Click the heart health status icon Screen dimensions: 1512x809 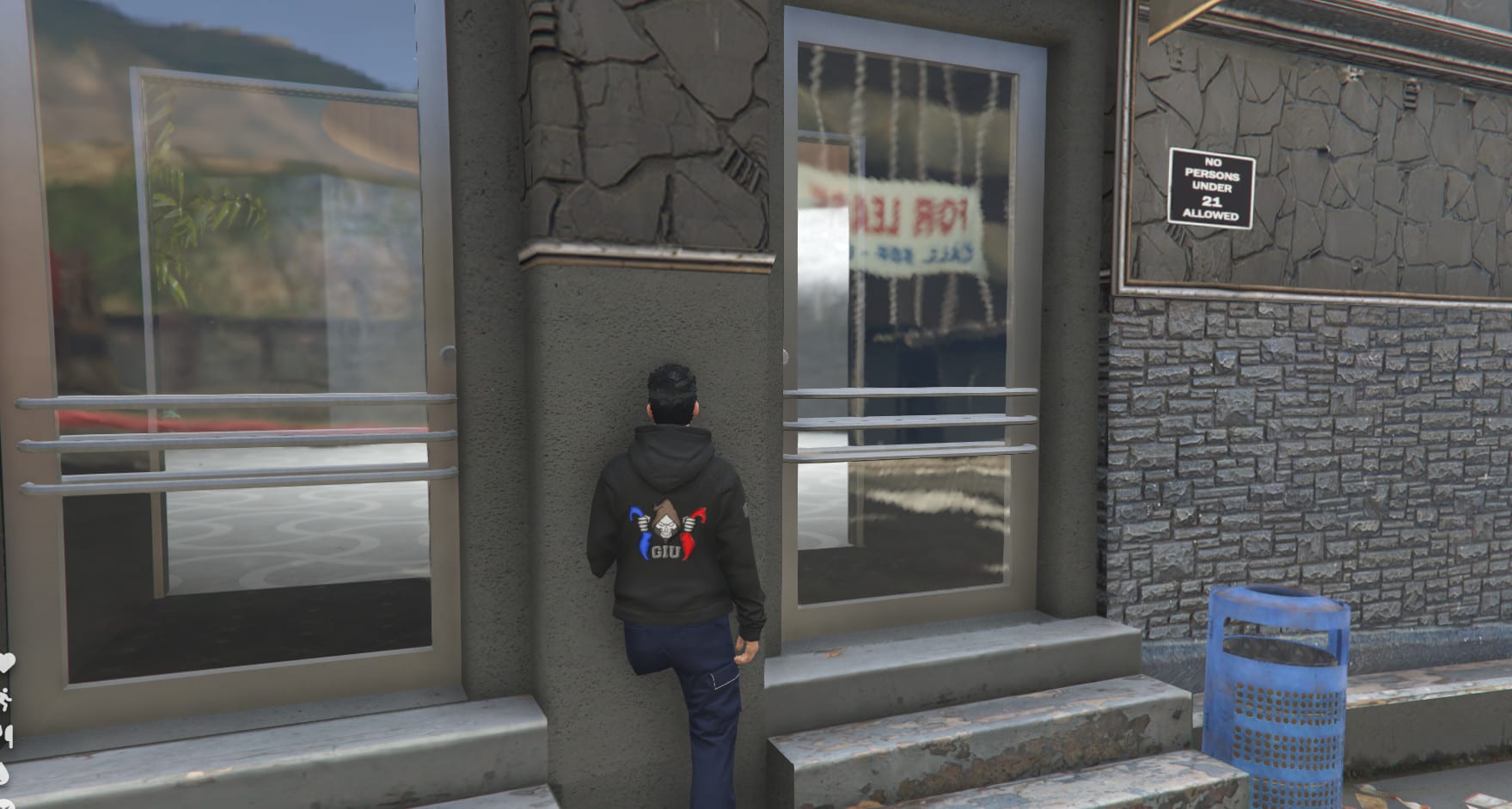[x=5, y=664]
